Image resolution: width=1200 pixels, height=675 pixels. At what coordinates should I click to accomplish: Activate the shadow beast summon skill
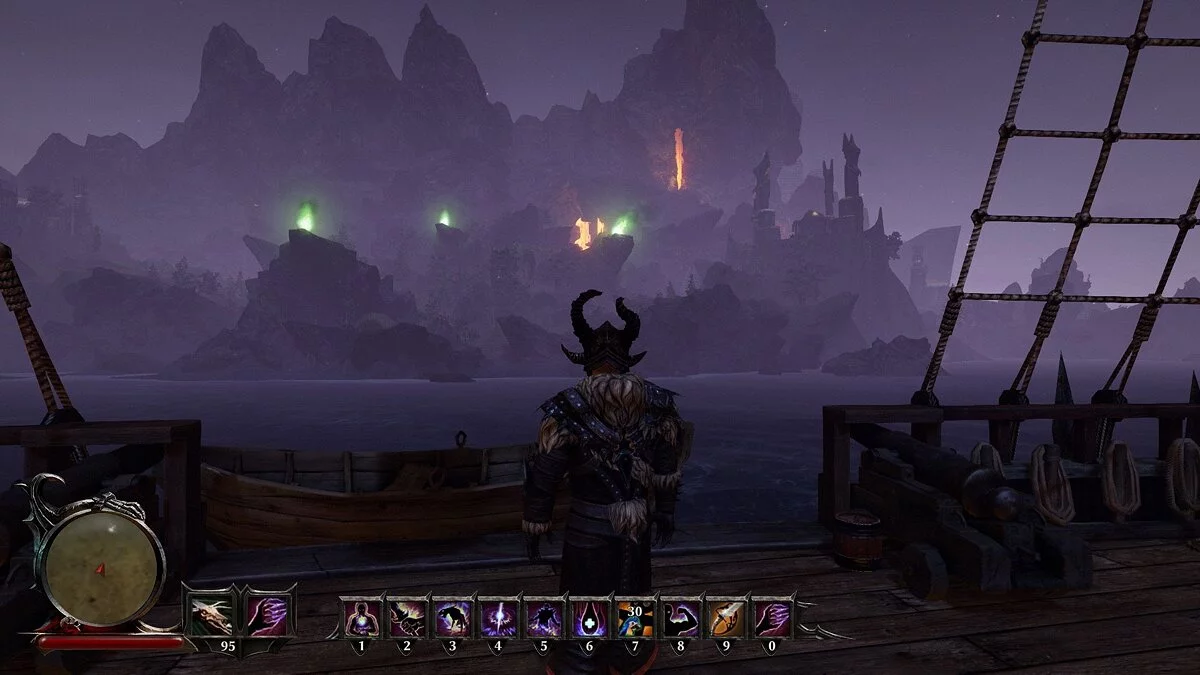point(453,619)
